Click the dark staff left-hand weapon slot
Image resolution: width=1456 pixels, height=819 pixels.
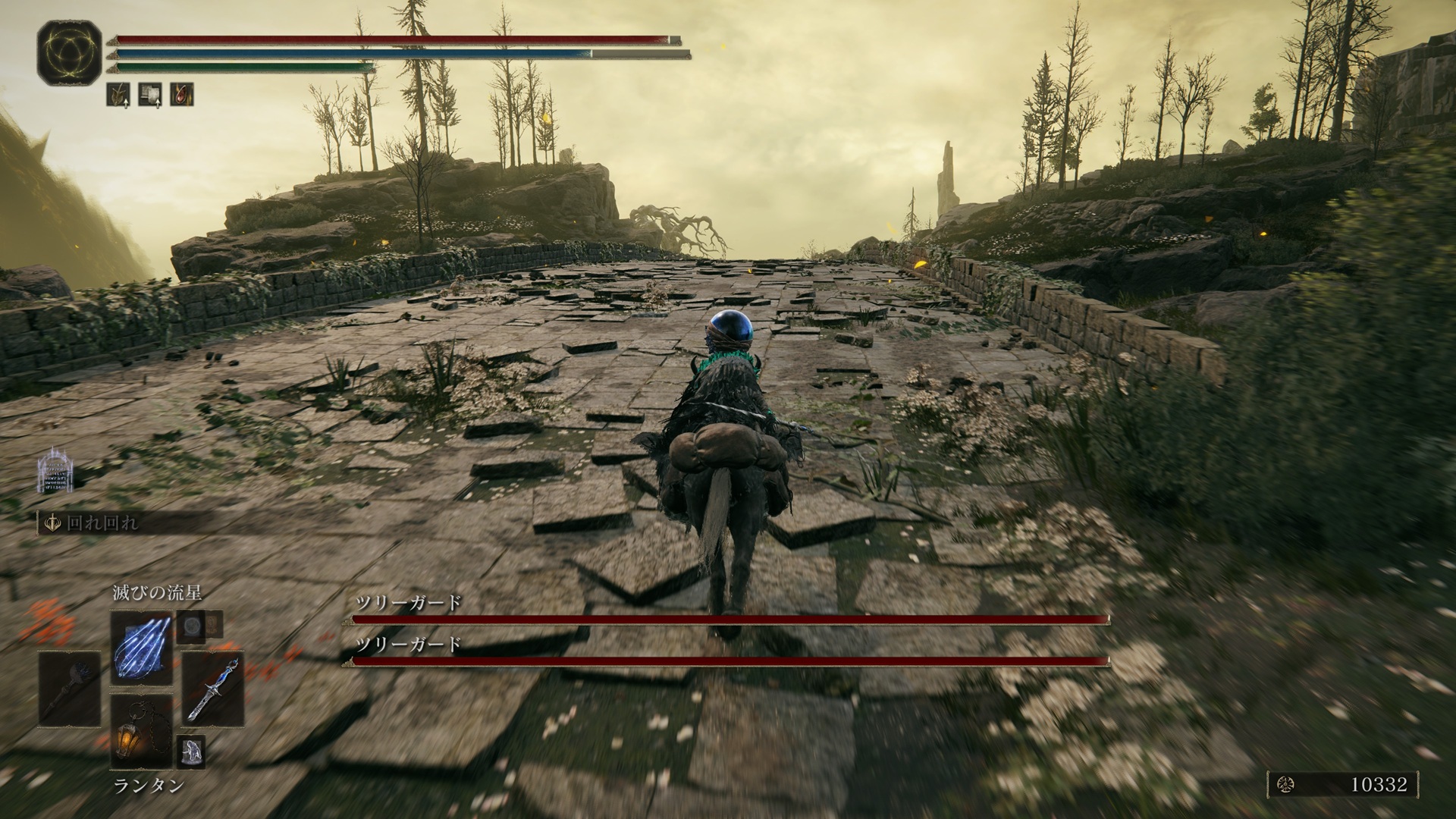[x=70, y=689]
